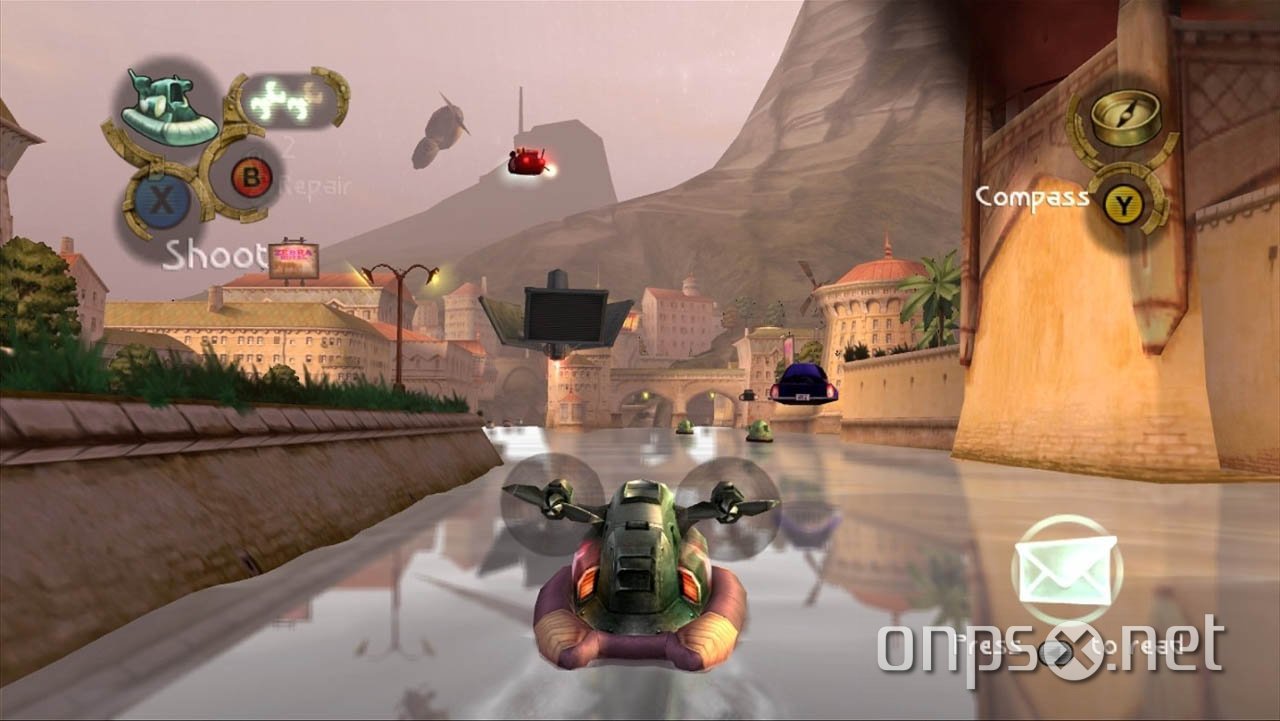This screenshot has height=721, width=1280.
Task: Open the compass widget in the corner
Action: point(1124,116)
